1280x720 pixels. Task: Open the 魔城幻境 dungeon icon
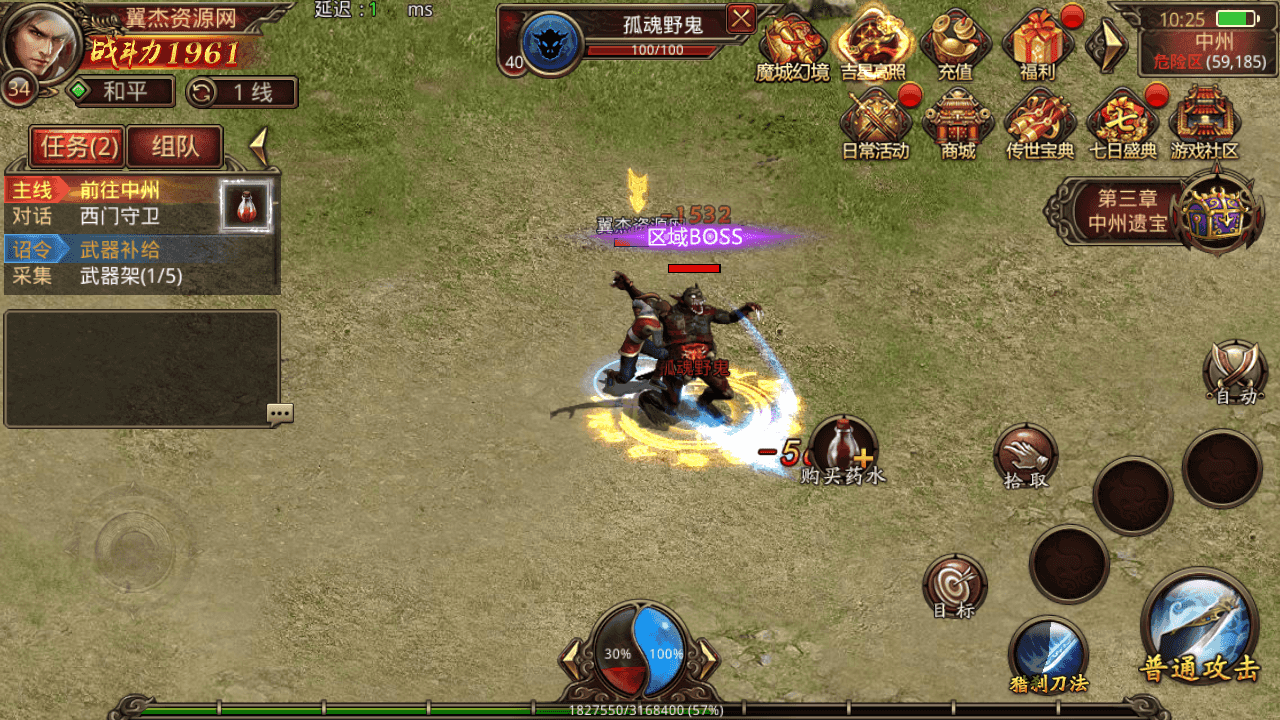click(x=793, y=45)
